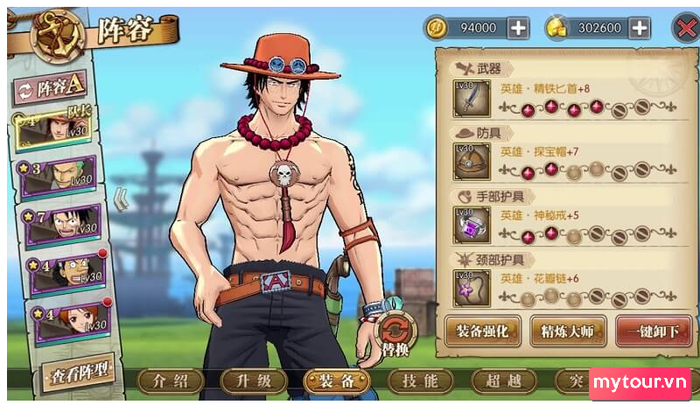Open the 查看阵型 formation view
700x411 pixels.
tap(77, 375)
